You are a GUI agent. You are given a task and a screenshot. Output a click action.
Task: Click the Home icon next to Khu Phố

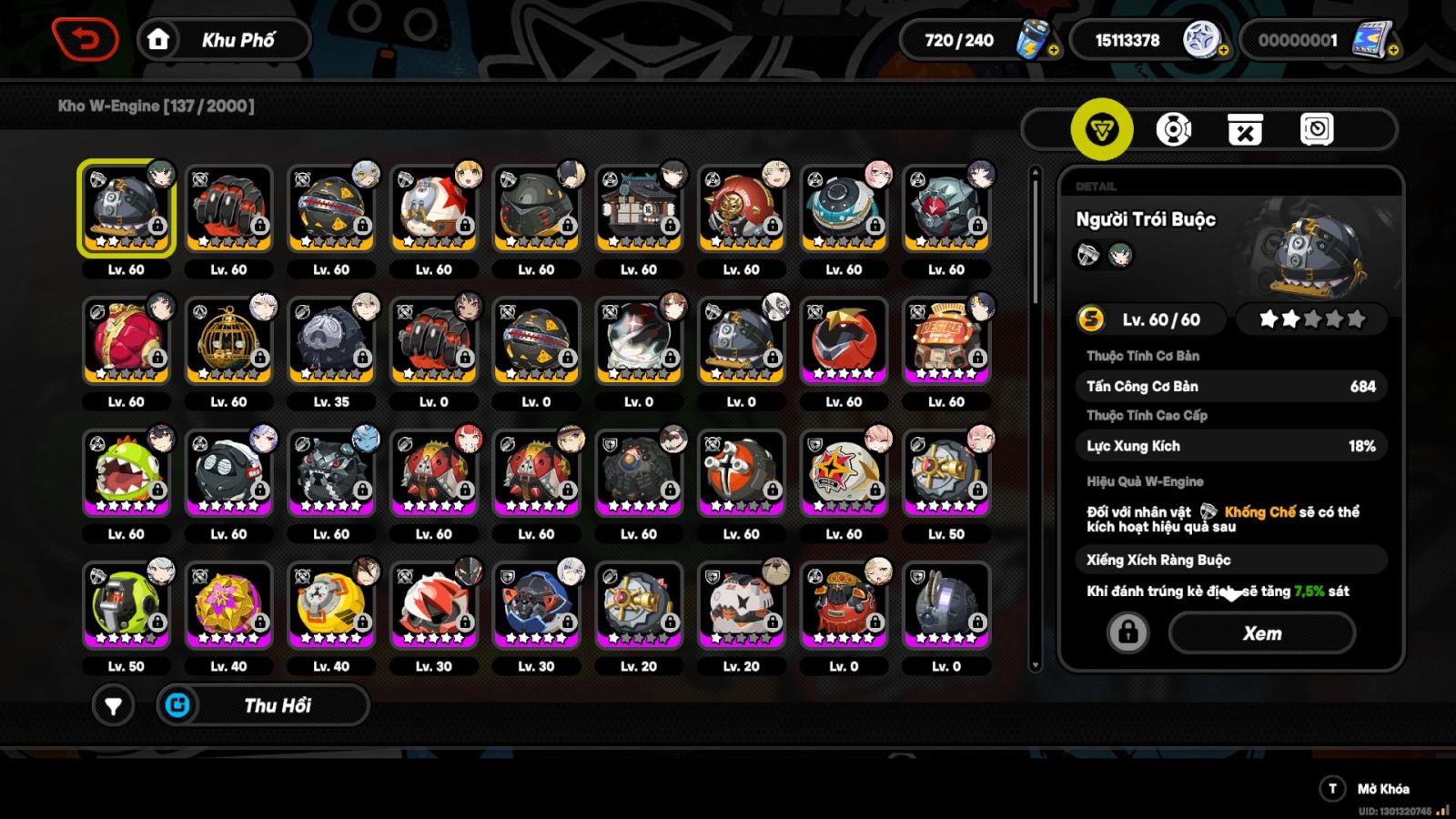coord(158,39)
